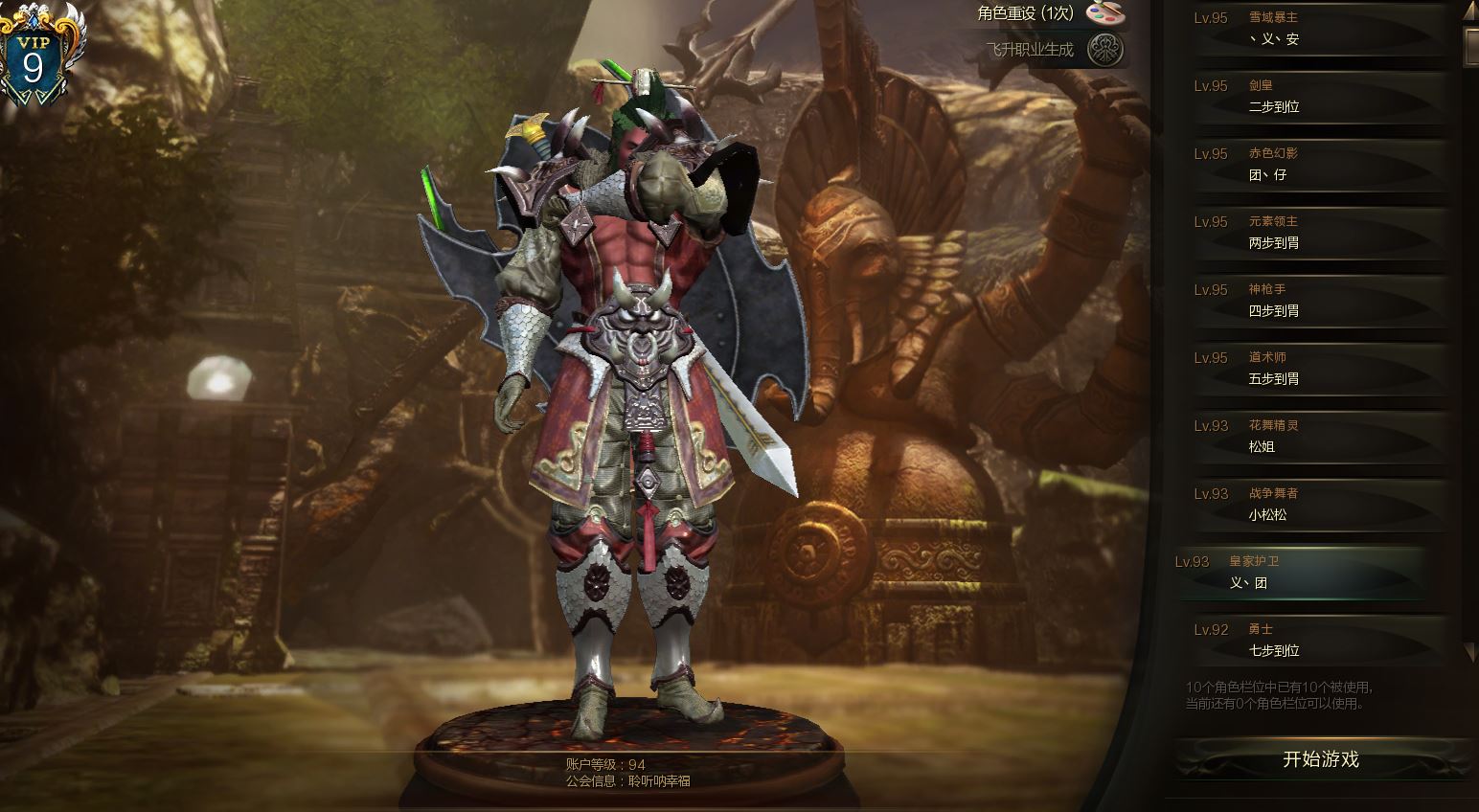The height and width of the screenshot is (812, 1479).
Task: Click the character list scroll-down arrow
Action: coord(1470,652)
